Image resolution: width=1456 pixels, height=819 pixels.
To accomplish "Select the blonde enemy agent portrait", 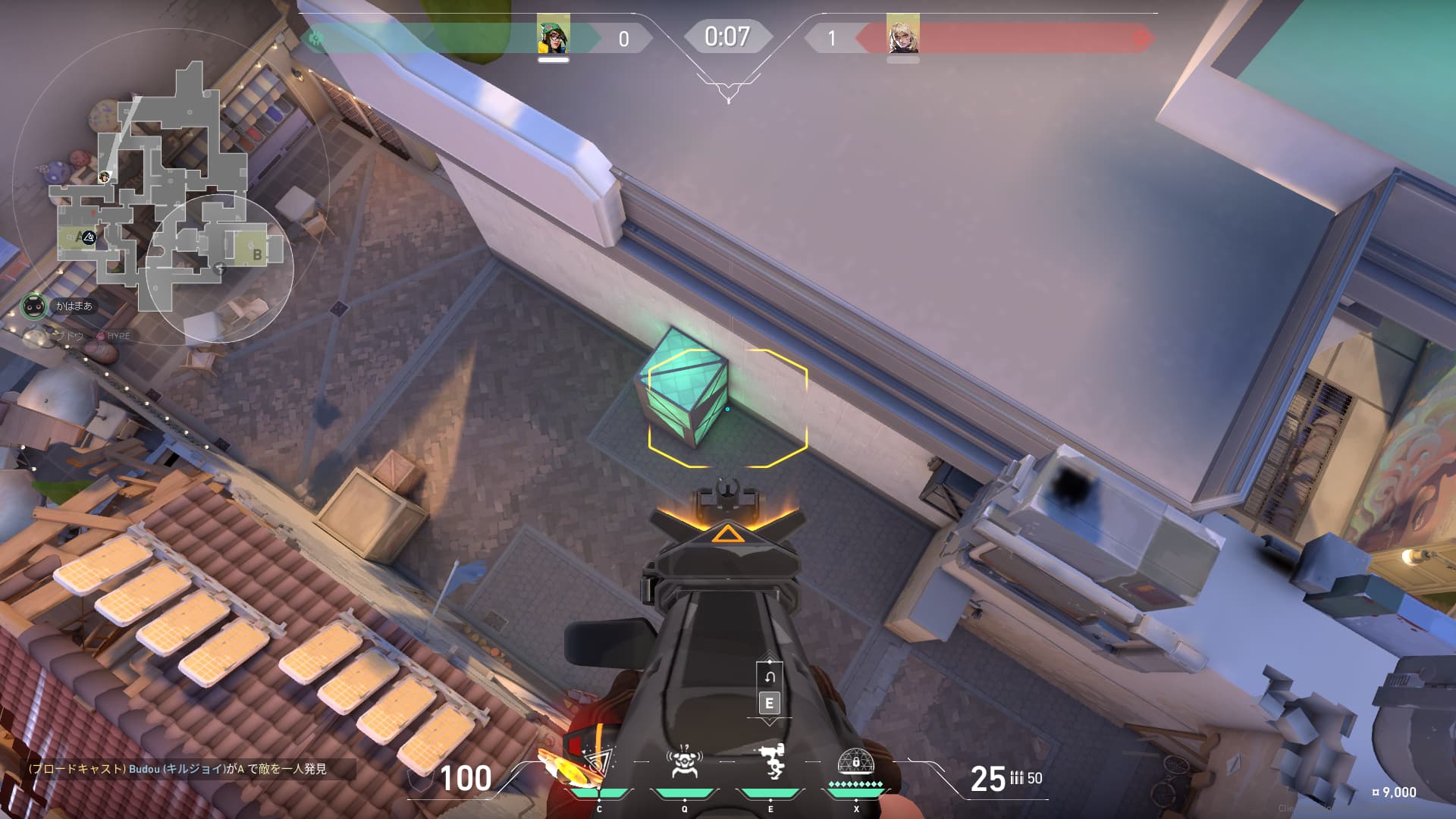I will [x=902, y=35].
